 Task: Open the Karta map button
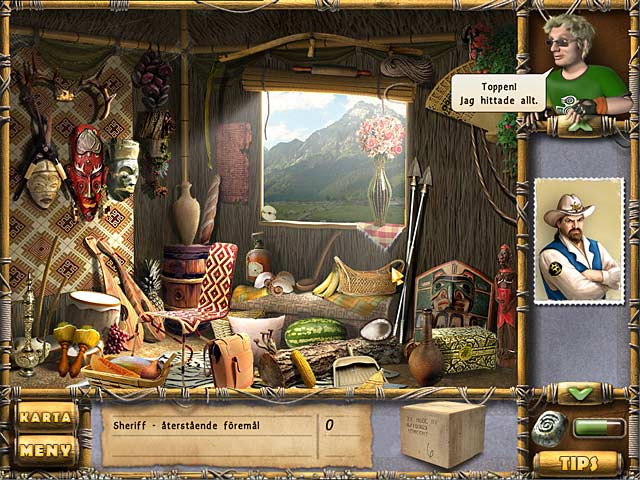(46, 416)
